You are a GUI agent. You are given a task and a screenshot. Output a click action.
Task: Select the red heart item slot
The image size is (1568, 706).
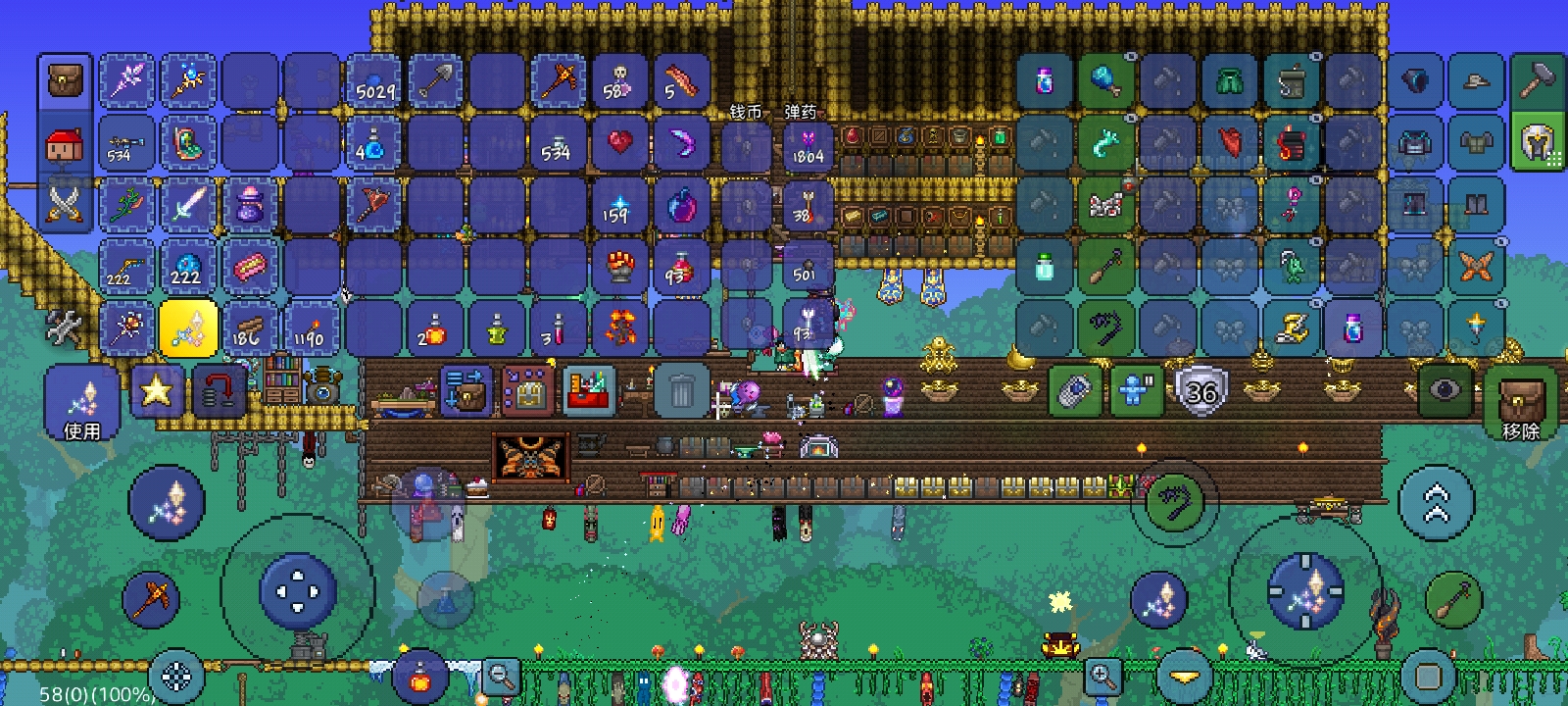619,143
